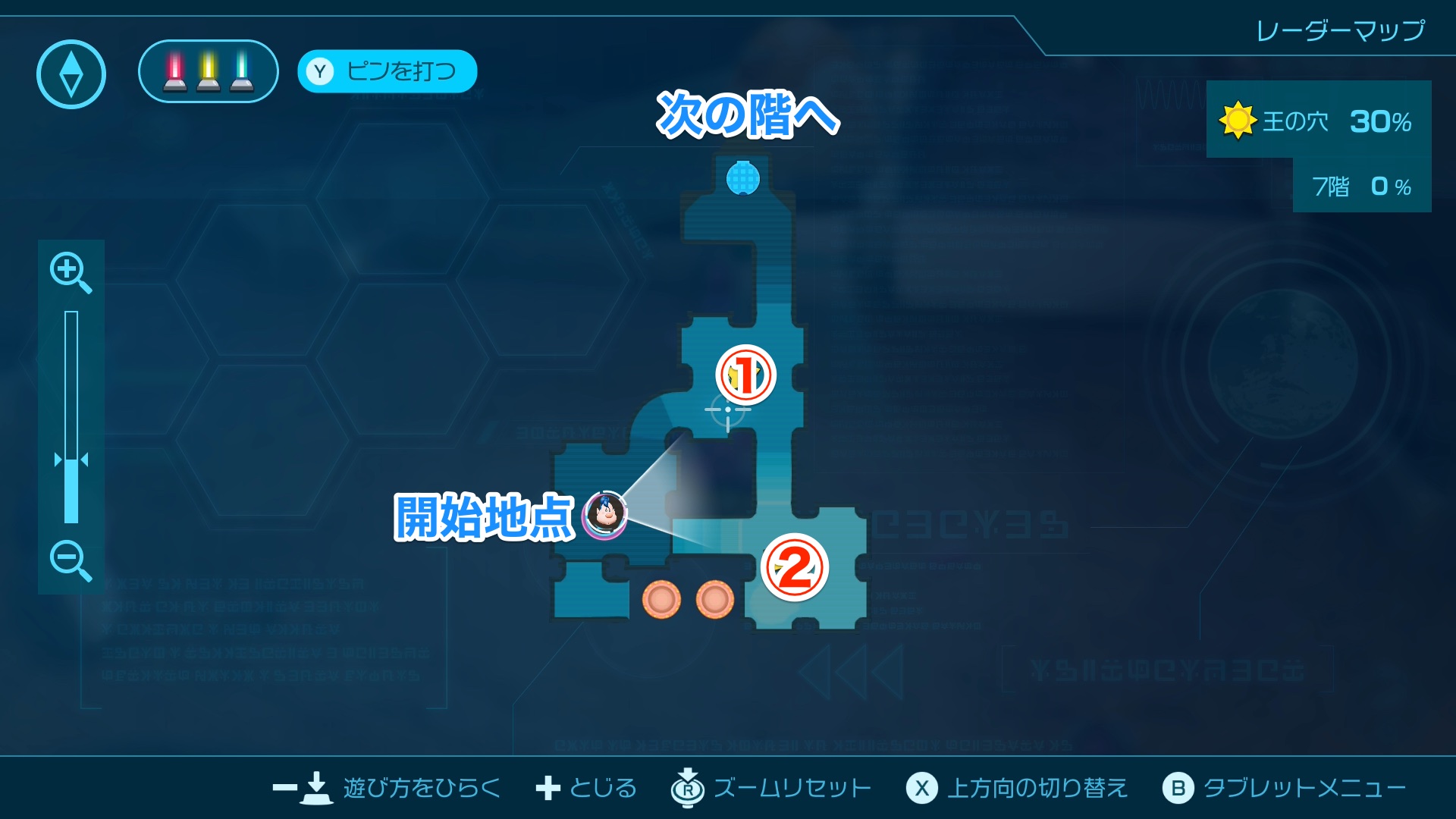Select the green beacon pin
Screen dimensions: 1456x819
[x=241, y=72]
